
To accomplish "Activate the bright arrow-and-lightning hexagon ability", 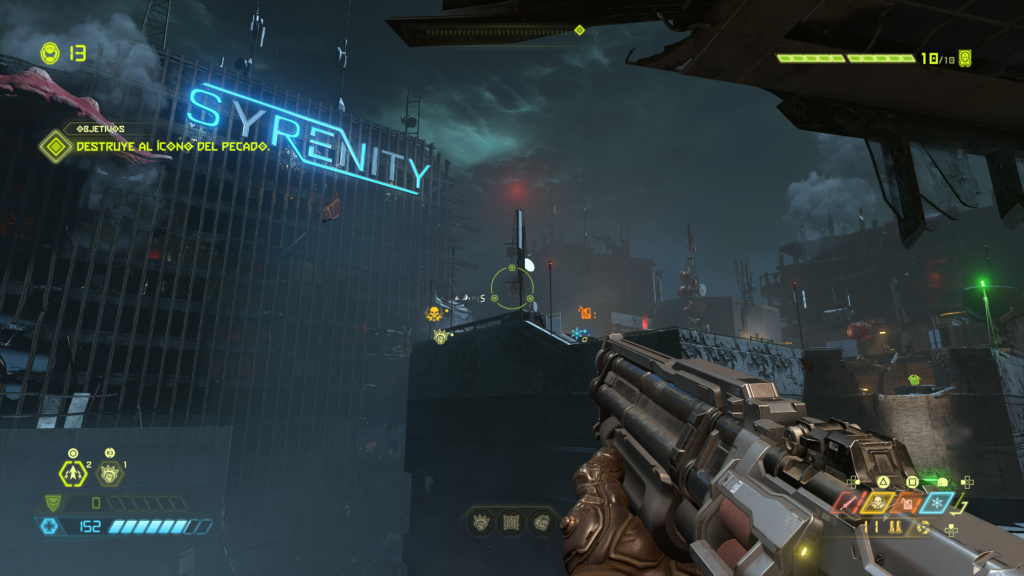I will tap(74, 473).
